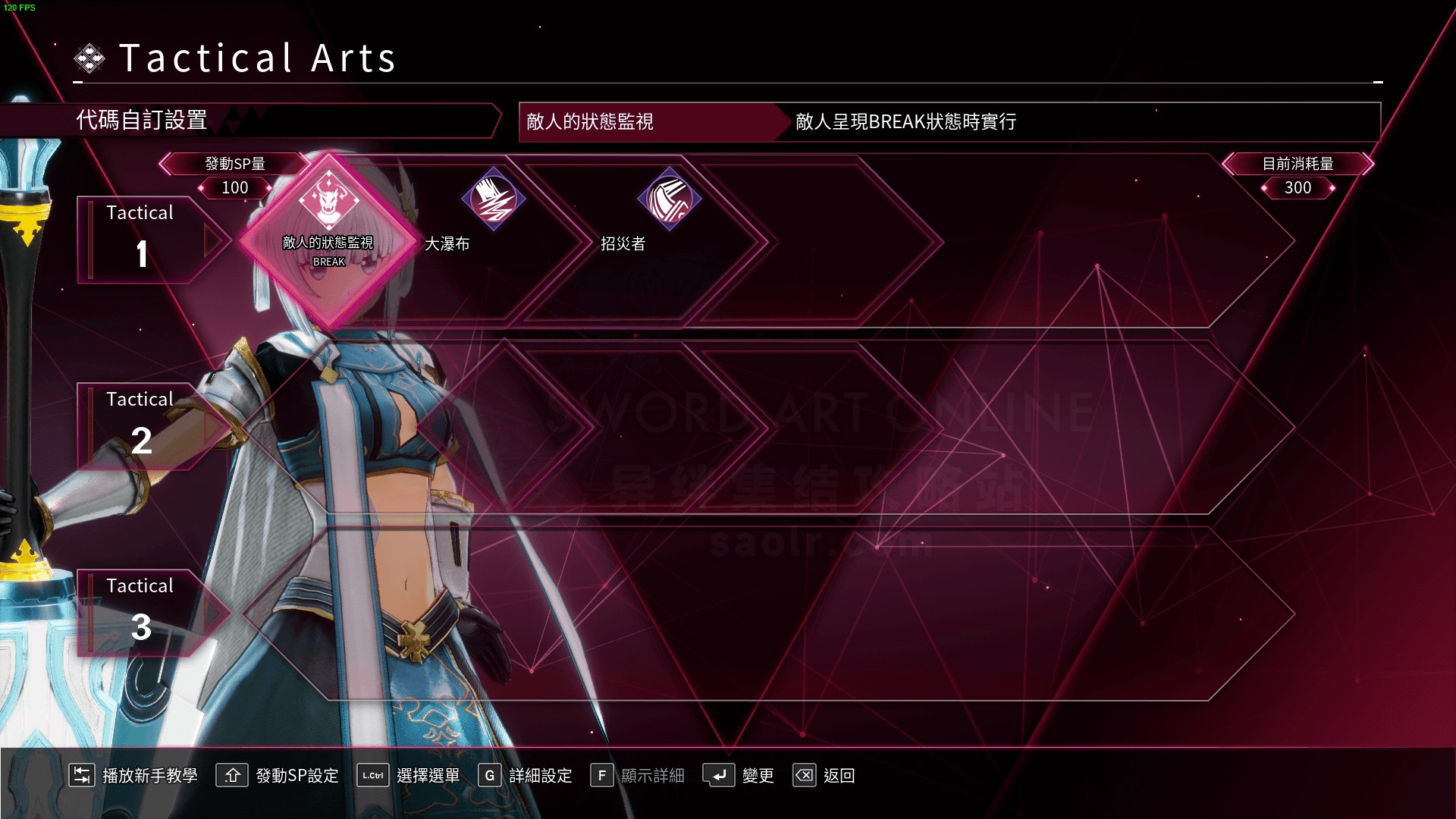This screenshot has height=819, width=1456.
Task: Click the 發動SP量 100 value box
Action: tap(235, 187)
